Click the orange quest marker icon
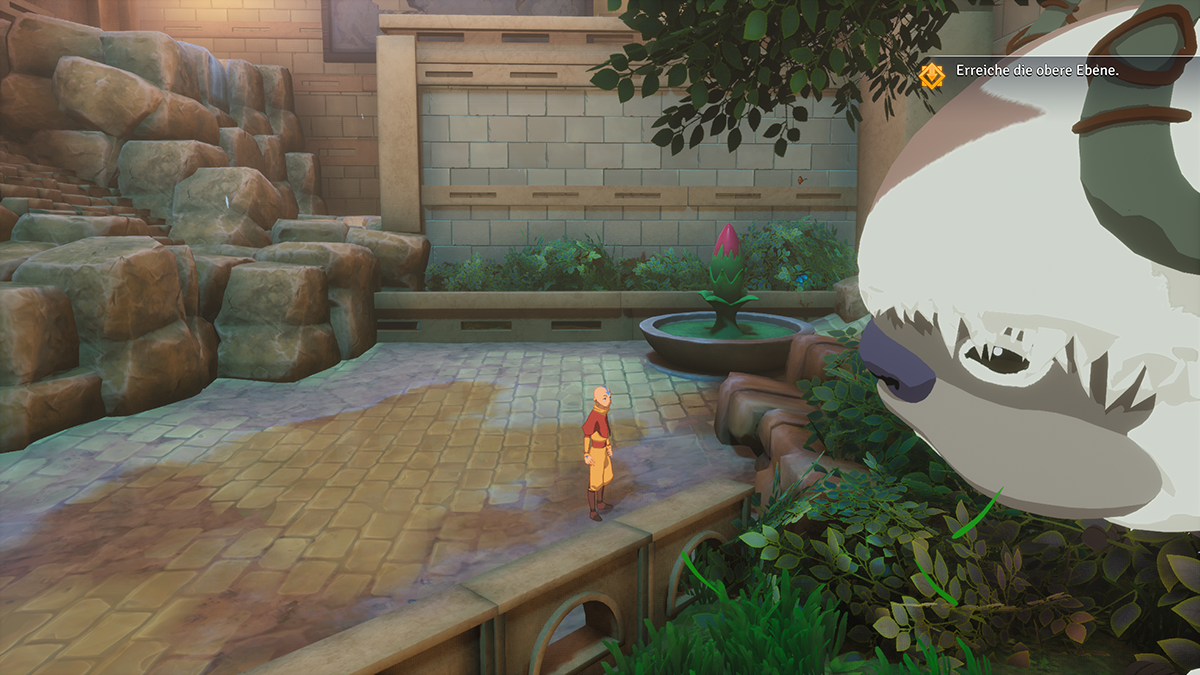The height and width of the screenshot is (675, 1200). click(932, 73)
